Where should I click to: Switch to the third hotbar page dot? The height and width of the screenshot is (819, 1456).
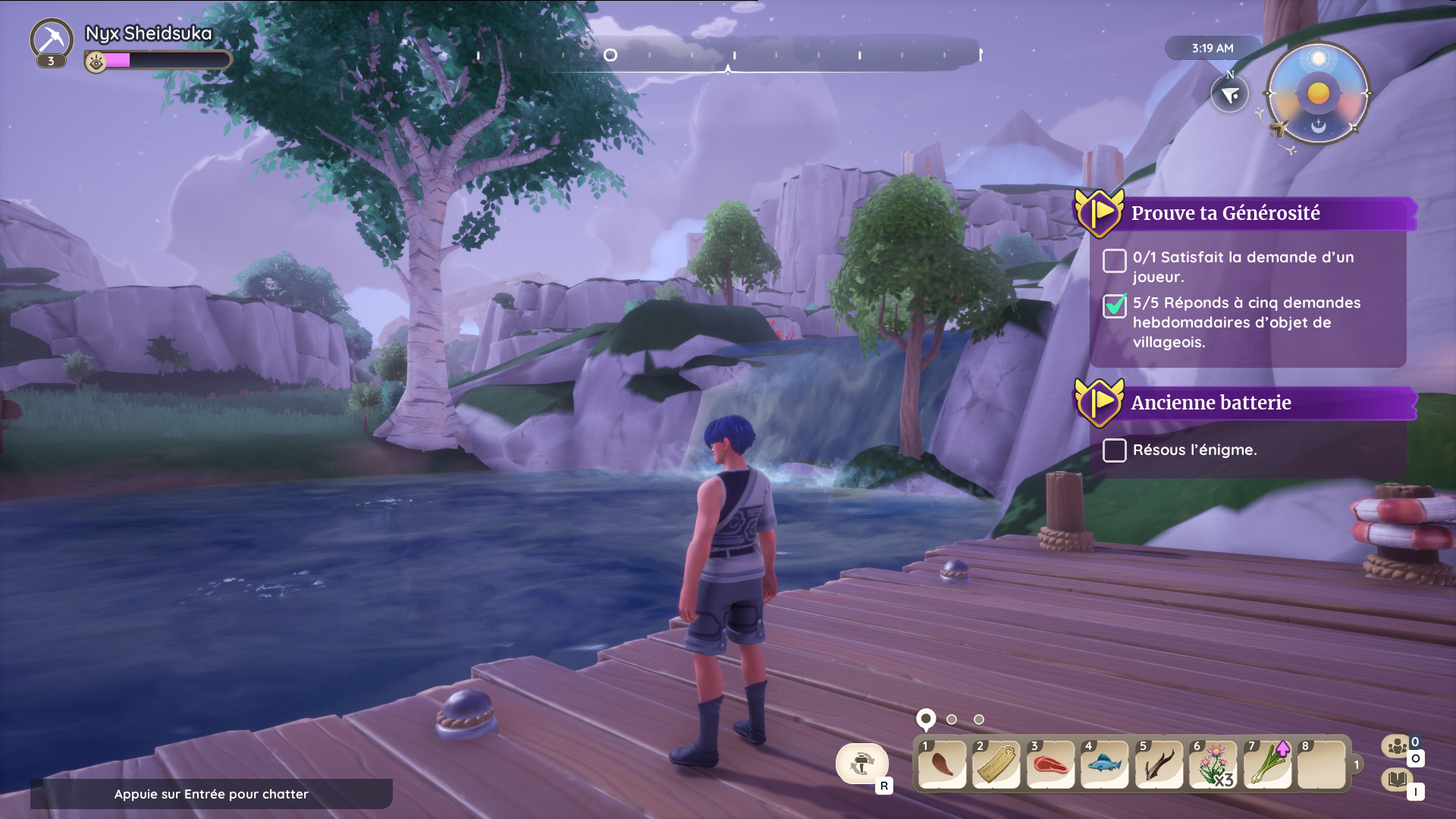pos(979,720)
